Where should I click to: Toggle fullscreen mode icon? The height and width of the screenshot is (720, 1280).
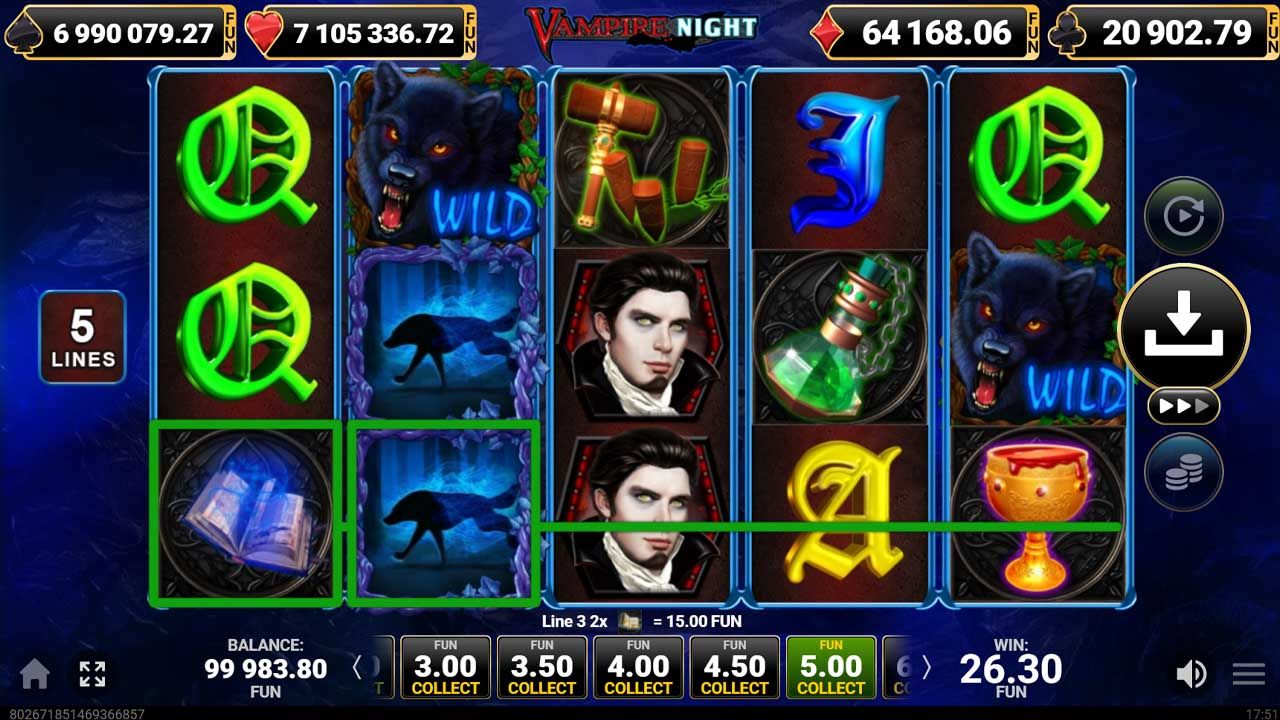point(92,673)
